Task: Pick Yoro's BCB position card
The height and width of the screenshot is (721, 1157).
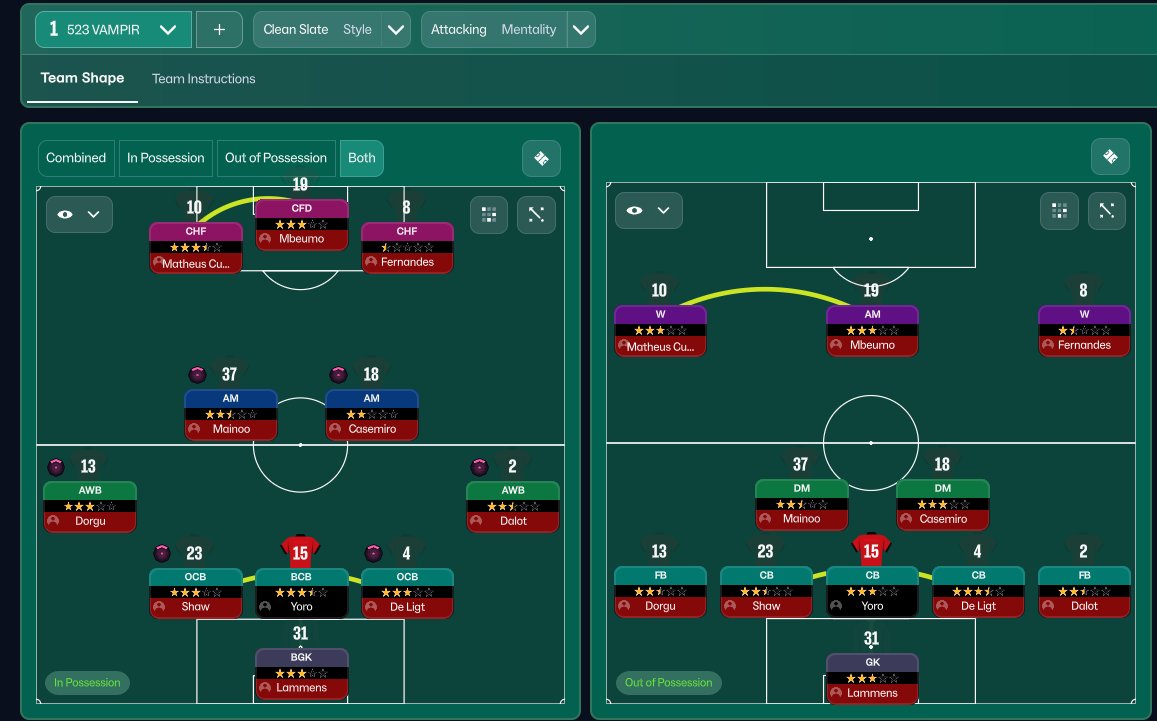Action: [302, 592]
